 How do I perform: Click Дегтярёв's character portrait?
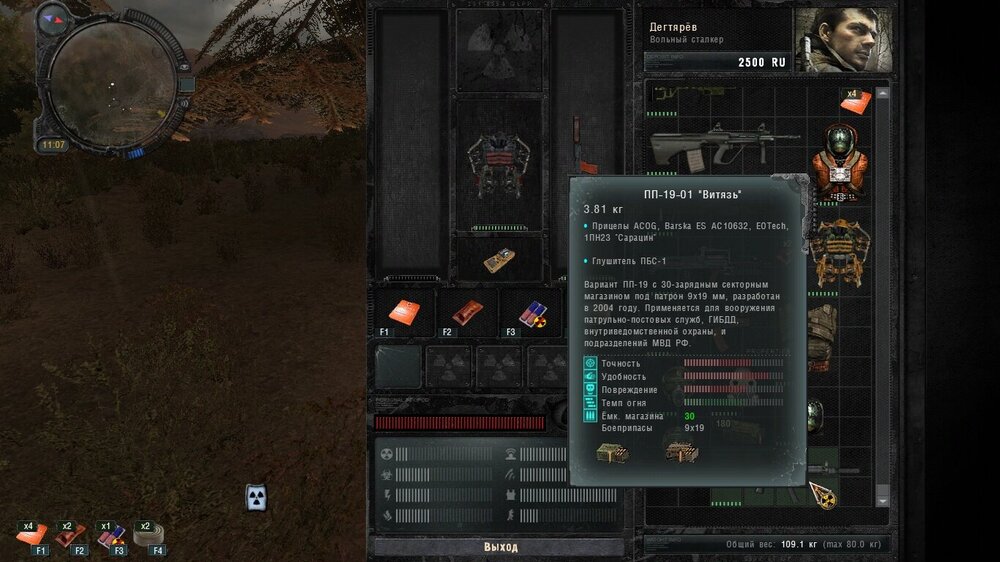click(x=842, y=41)
